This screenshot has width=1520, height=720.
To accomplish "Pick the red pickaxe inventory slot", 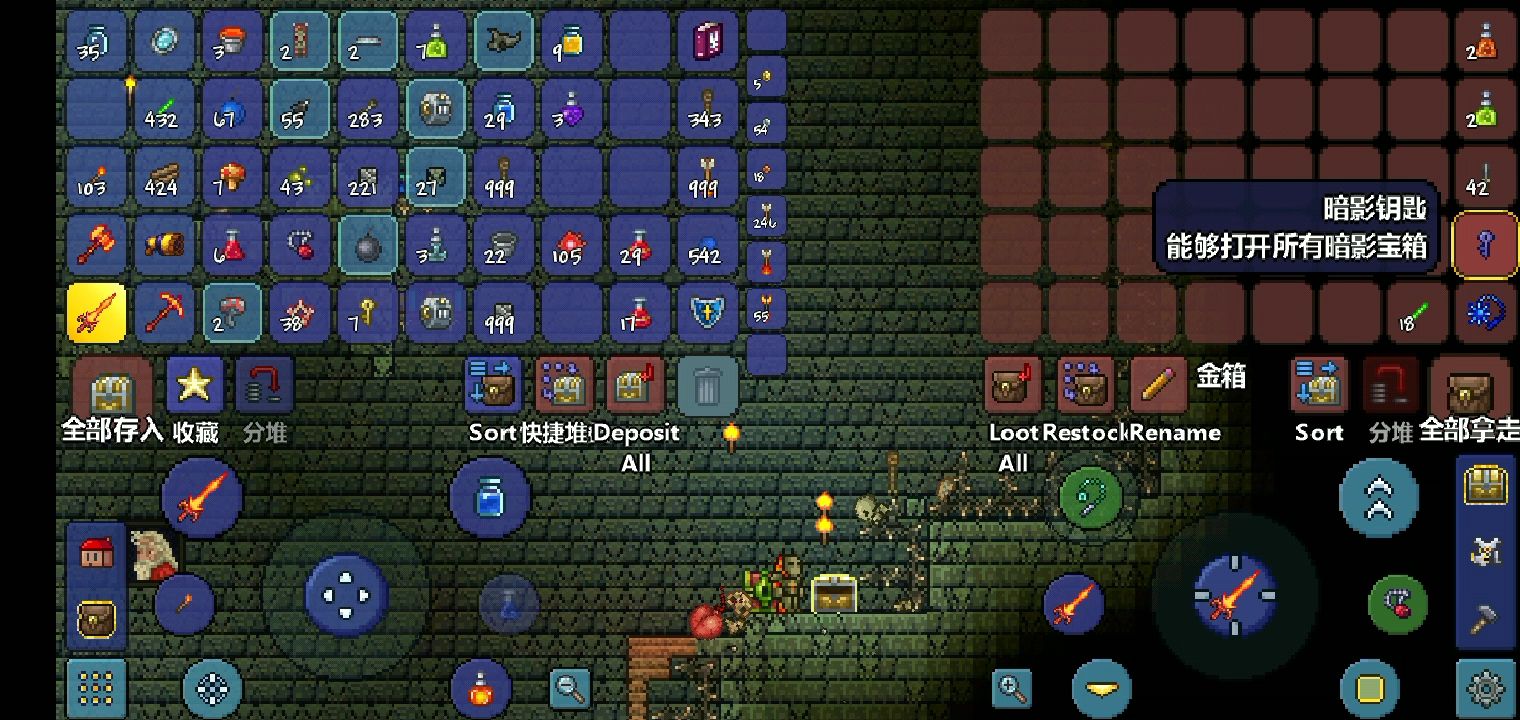I will point(164,313).
